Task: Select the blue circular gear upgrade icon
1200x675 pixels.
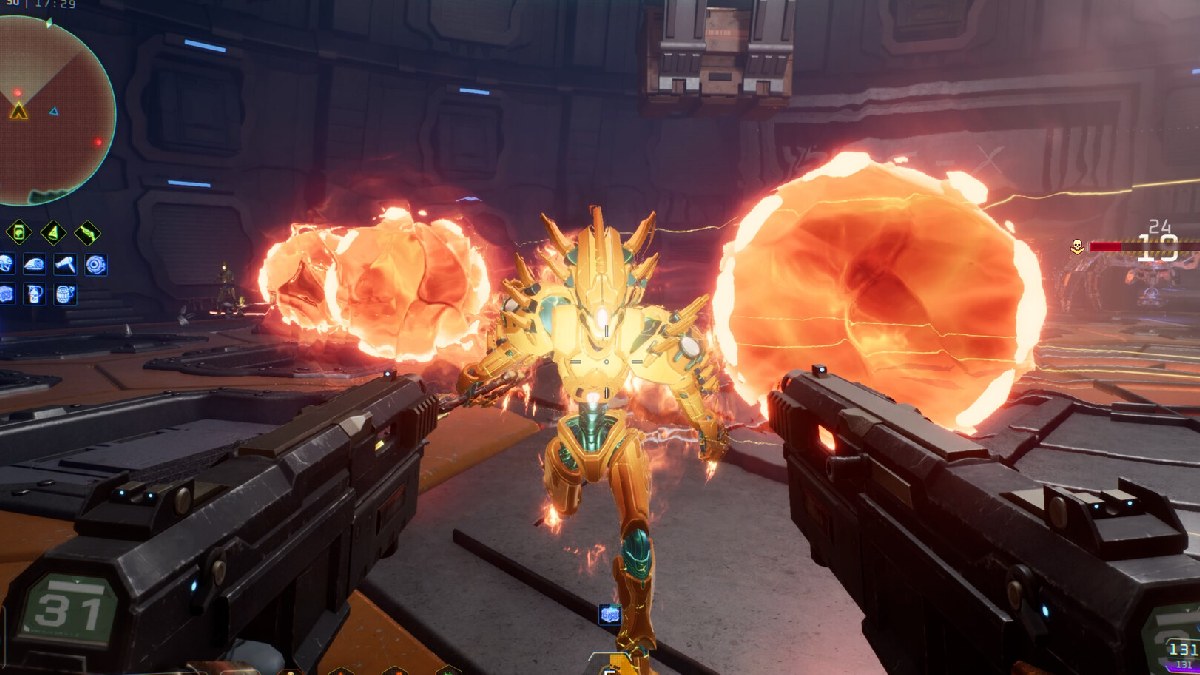Action: [96, 264]
